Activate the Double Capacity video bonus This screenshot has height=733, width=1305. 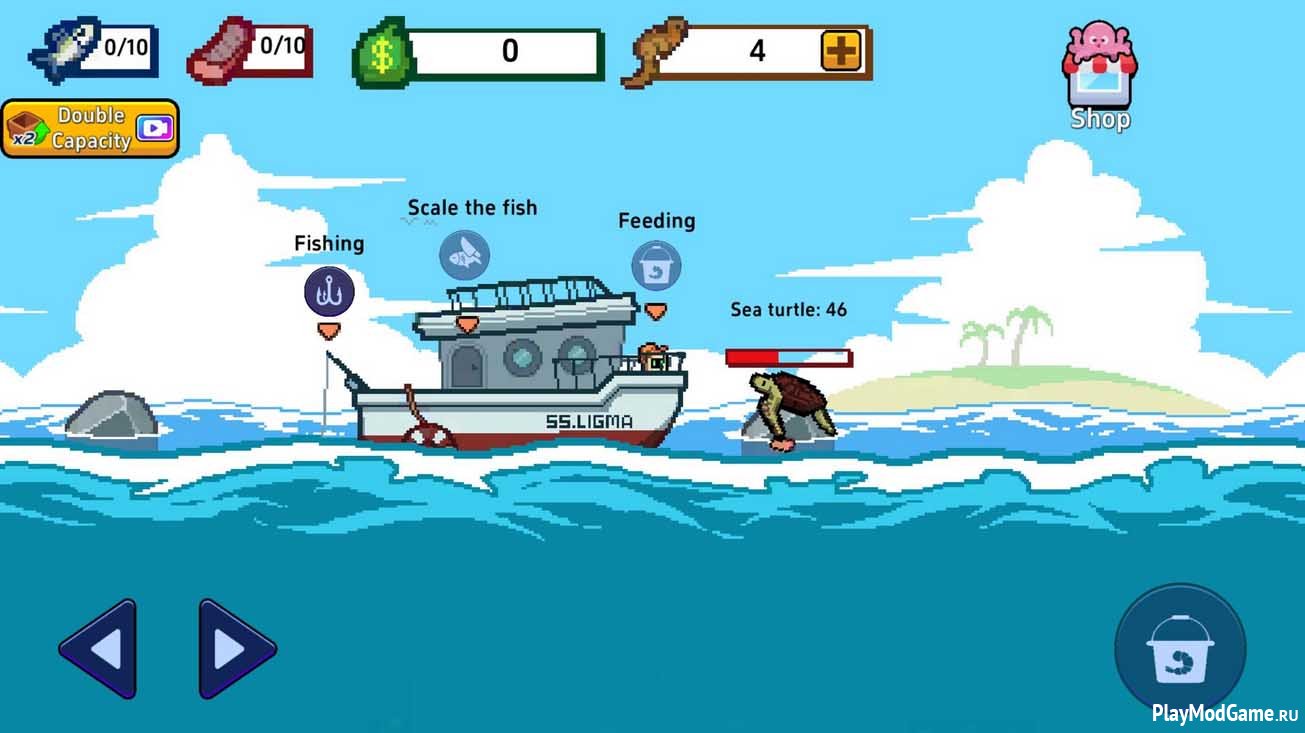click(90, 129)
